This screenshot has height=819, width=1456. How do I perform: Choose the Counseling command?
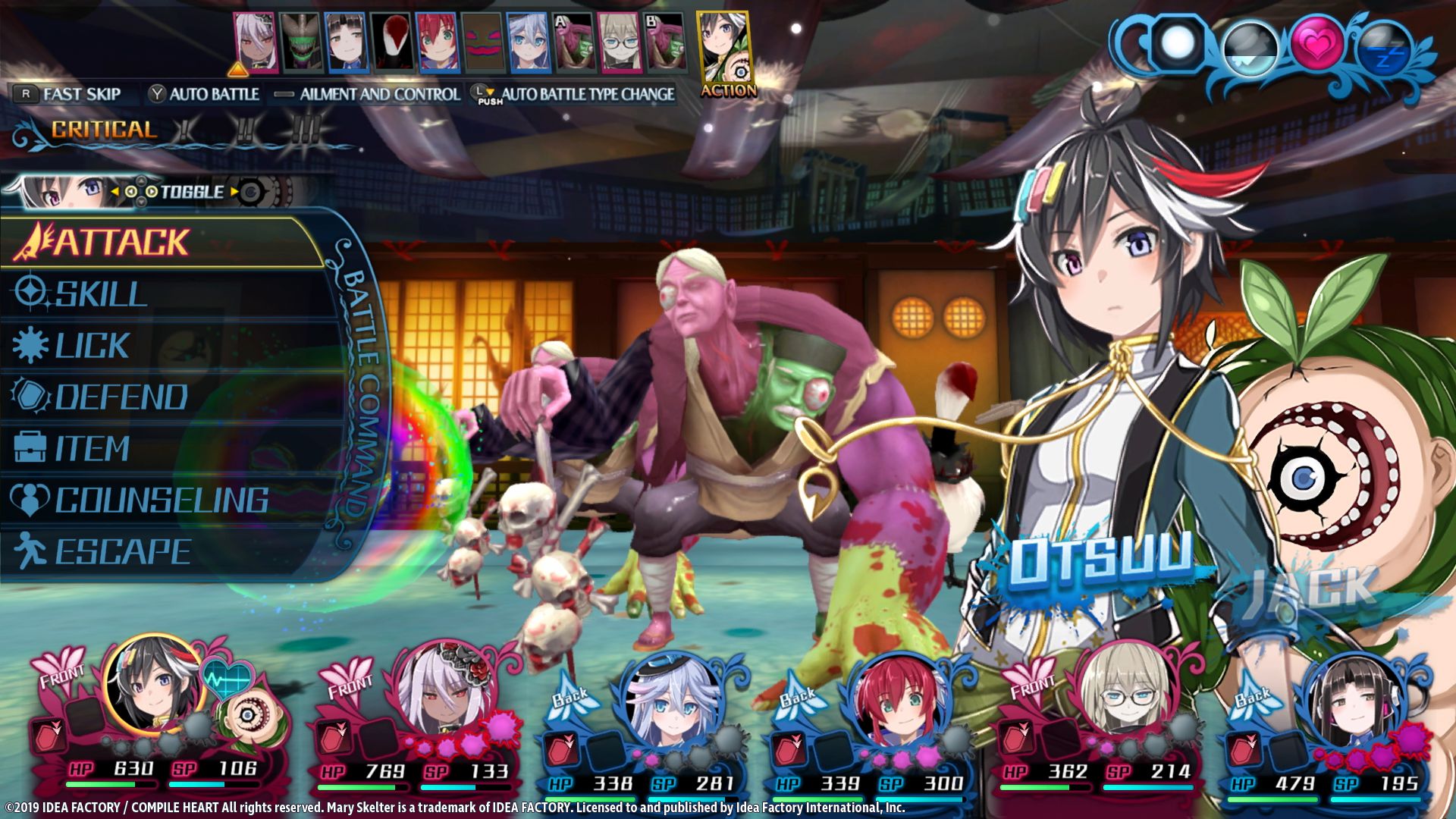click(161, 500)
